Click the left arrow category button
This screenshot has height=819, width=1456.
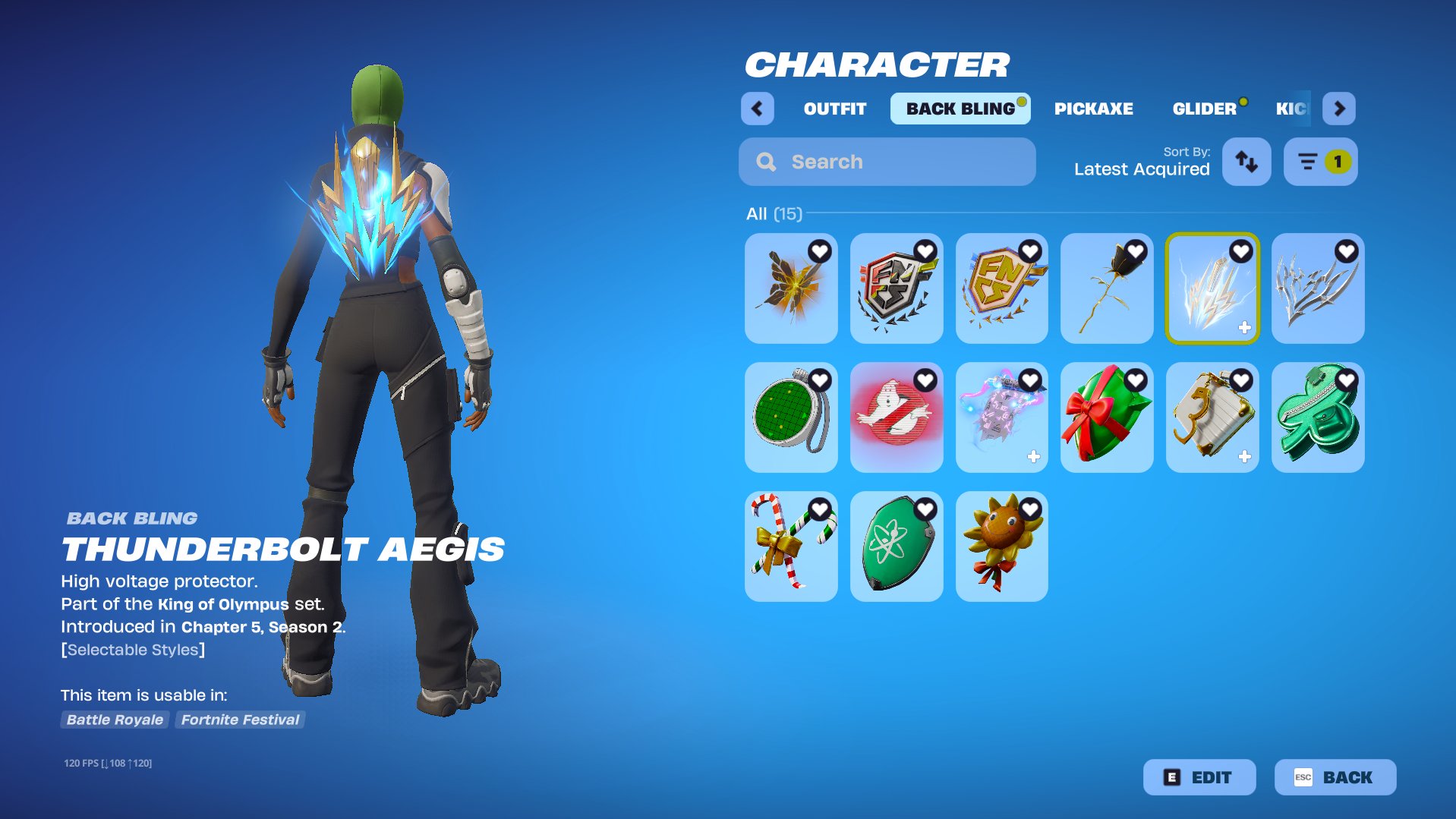757,109
